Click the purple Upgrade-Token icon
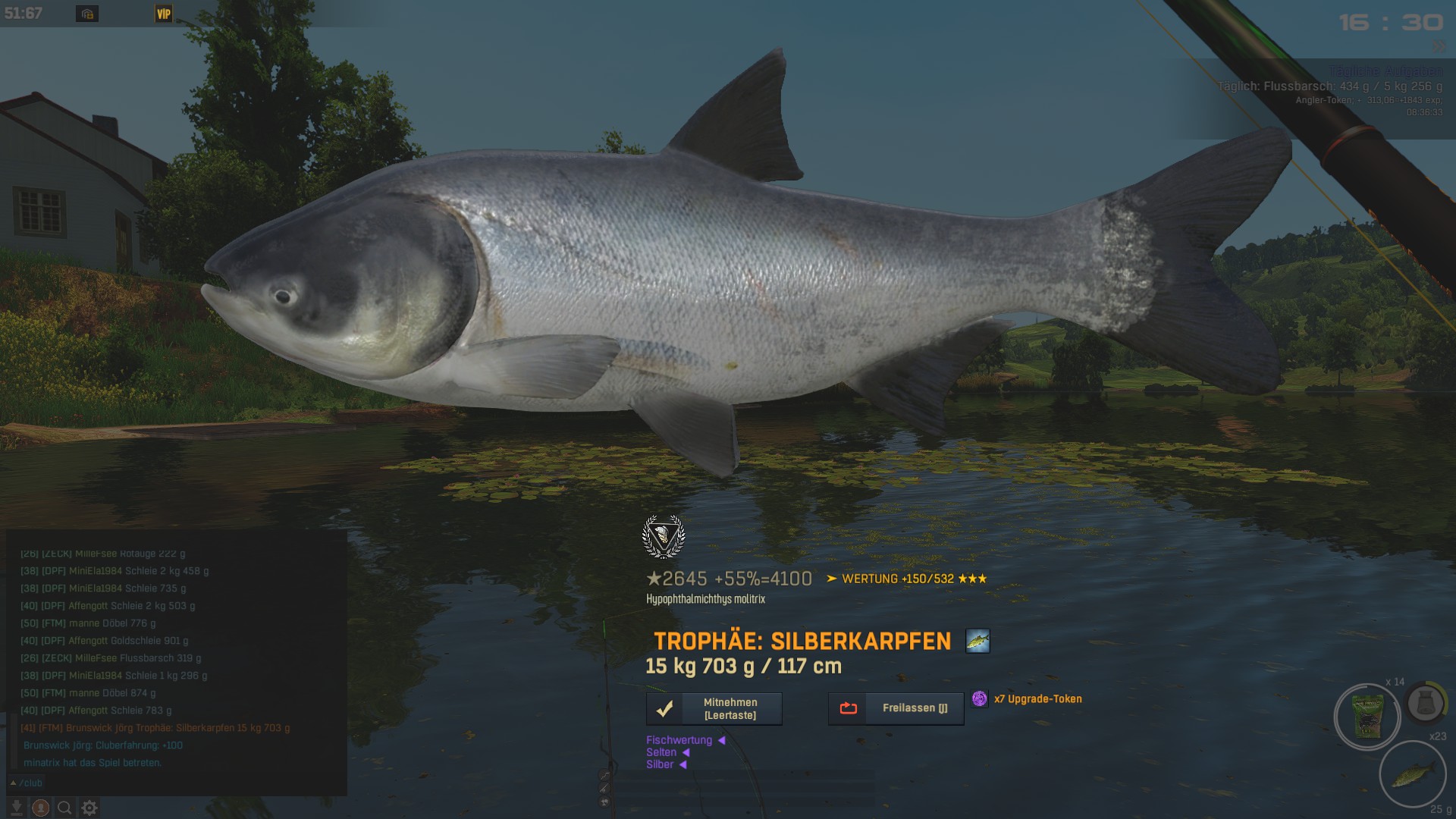 point(980,698)
